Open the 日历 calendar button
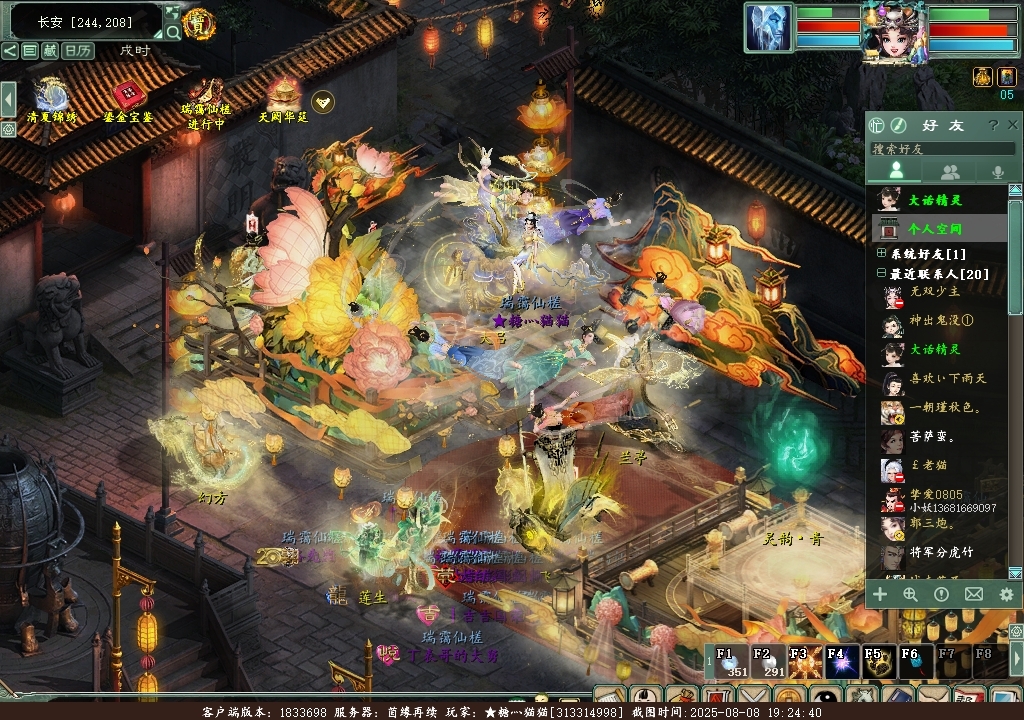 click(x=78, y=50)
